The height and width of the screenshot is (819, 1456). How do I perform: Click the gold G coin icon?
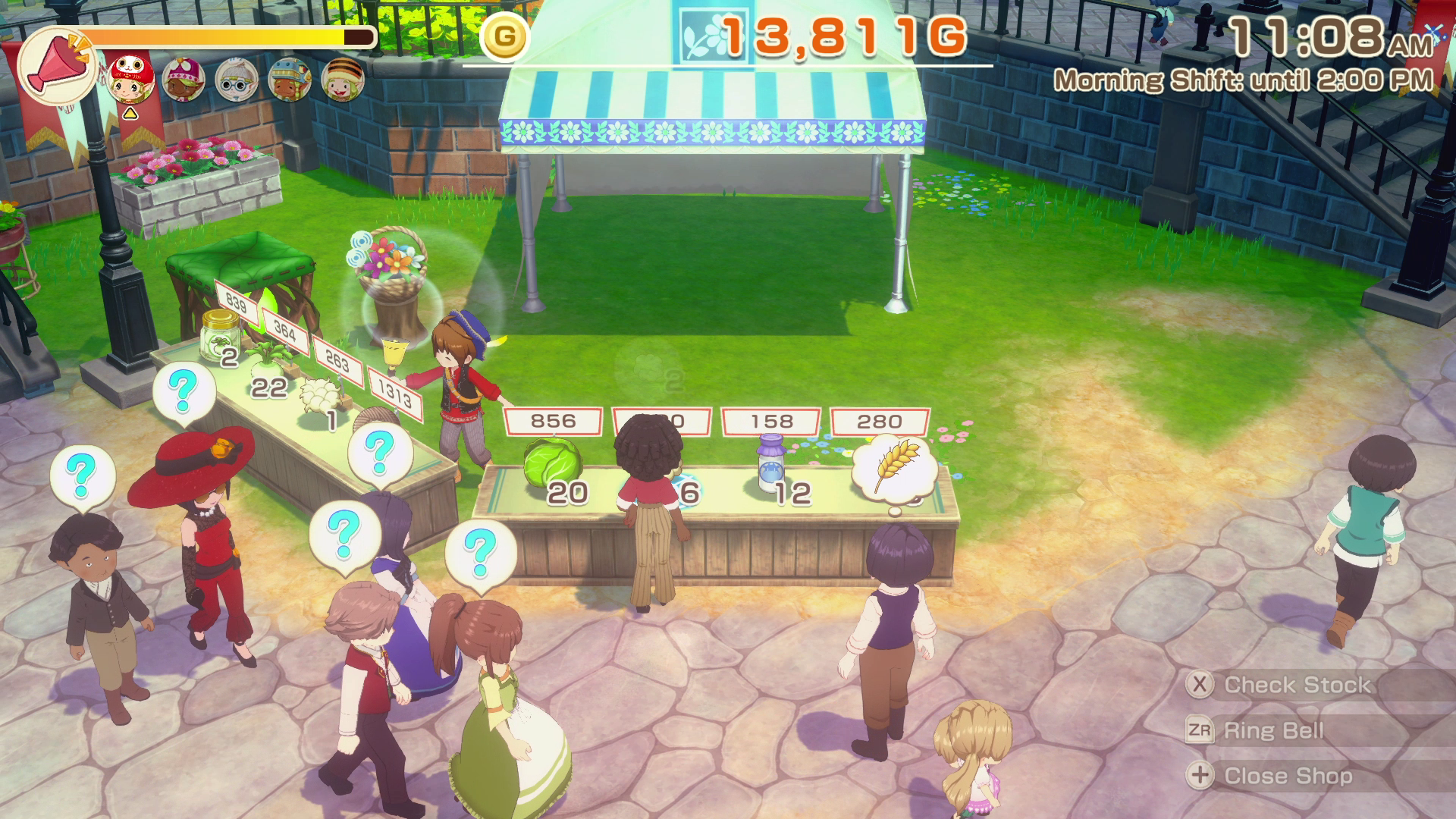(x=504, y=36)
